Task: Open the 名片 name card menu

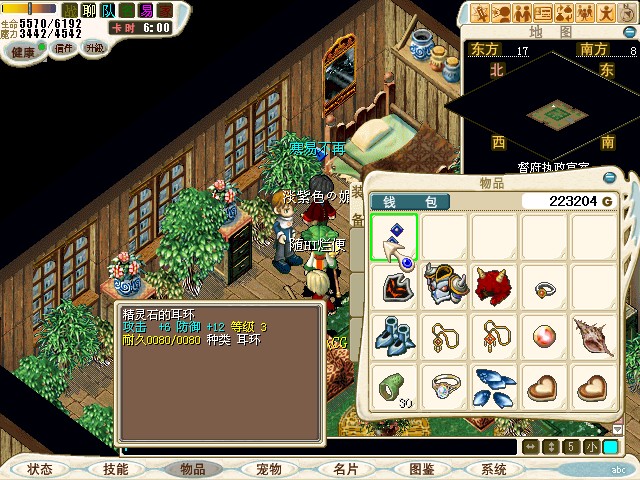Action: click(x=345, y=469)
